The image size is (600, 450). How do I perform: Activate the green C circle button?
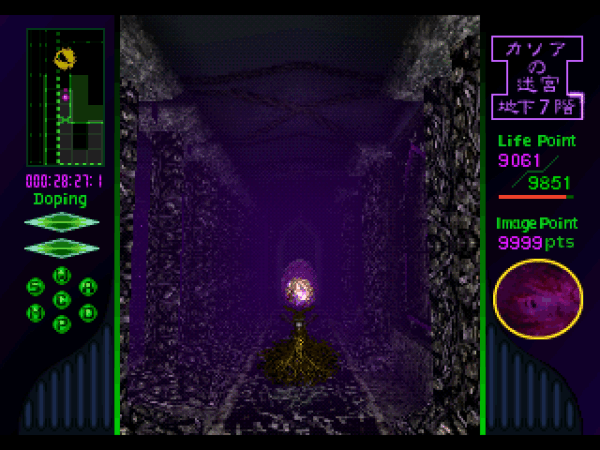62,298
